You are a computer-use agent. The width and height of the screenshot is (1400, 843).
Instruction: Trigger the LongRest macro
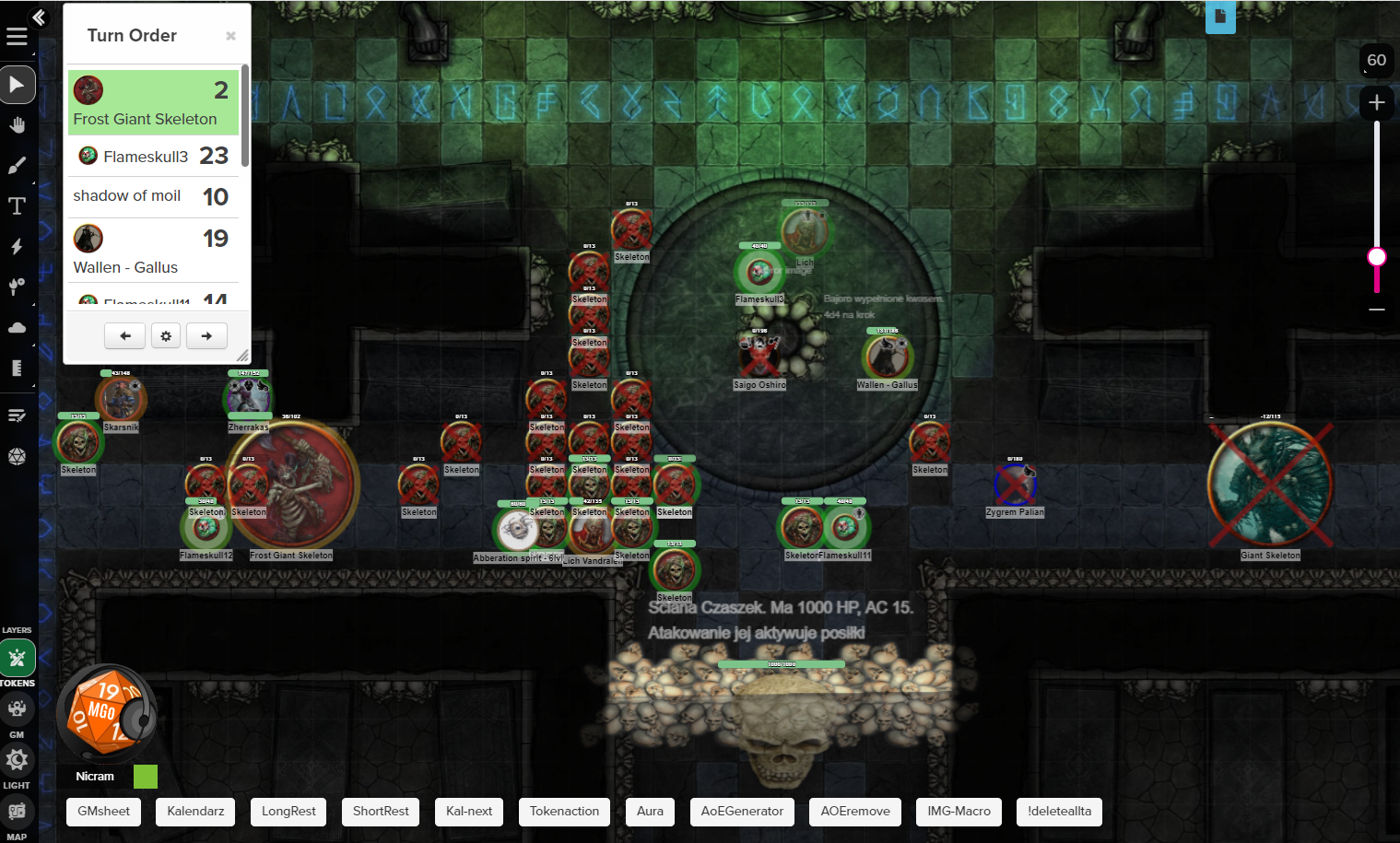(x=288, y=812)
